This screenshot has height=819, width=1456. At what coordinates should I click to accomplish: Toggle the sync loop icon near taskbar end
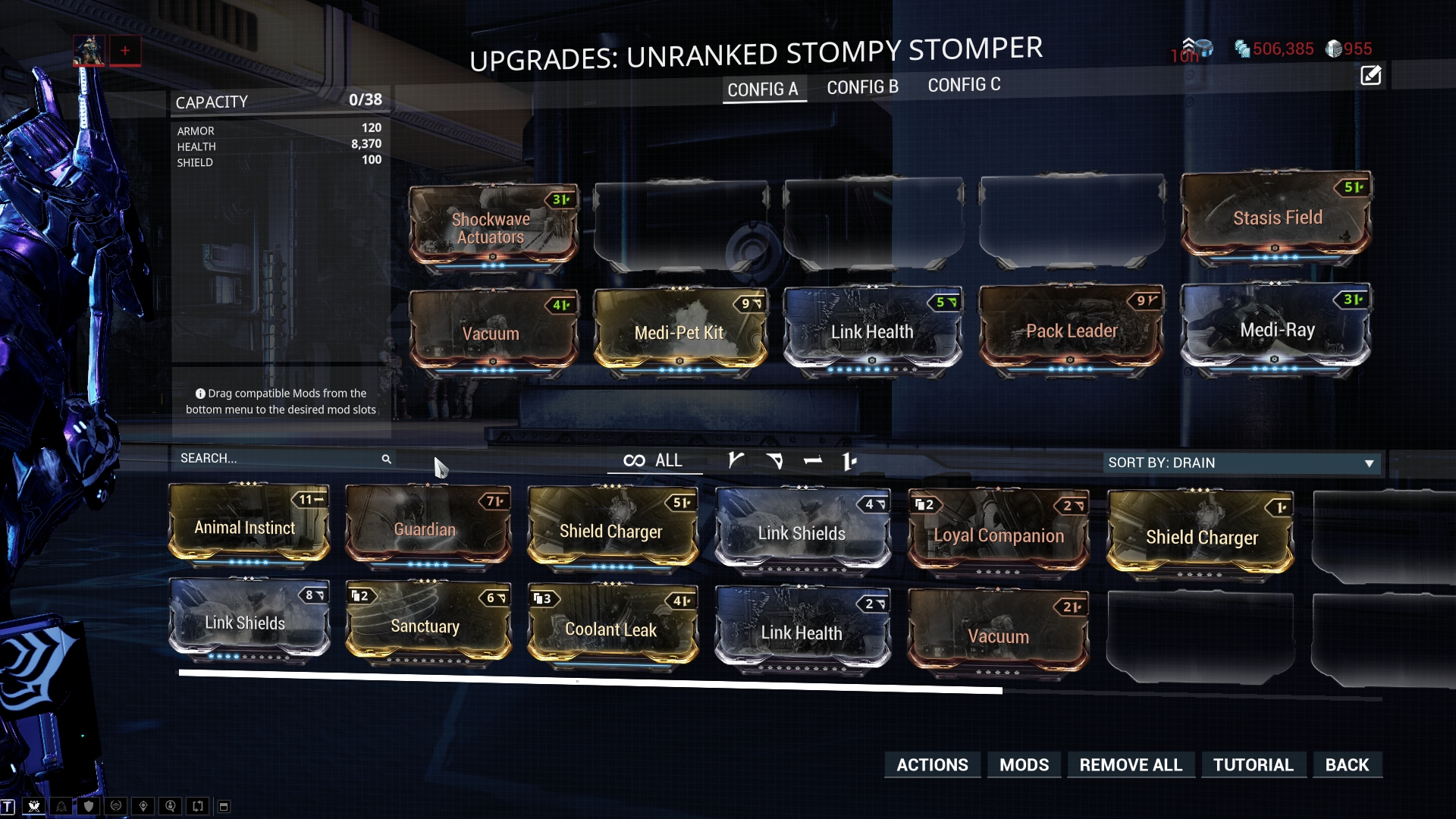point(197,806)
